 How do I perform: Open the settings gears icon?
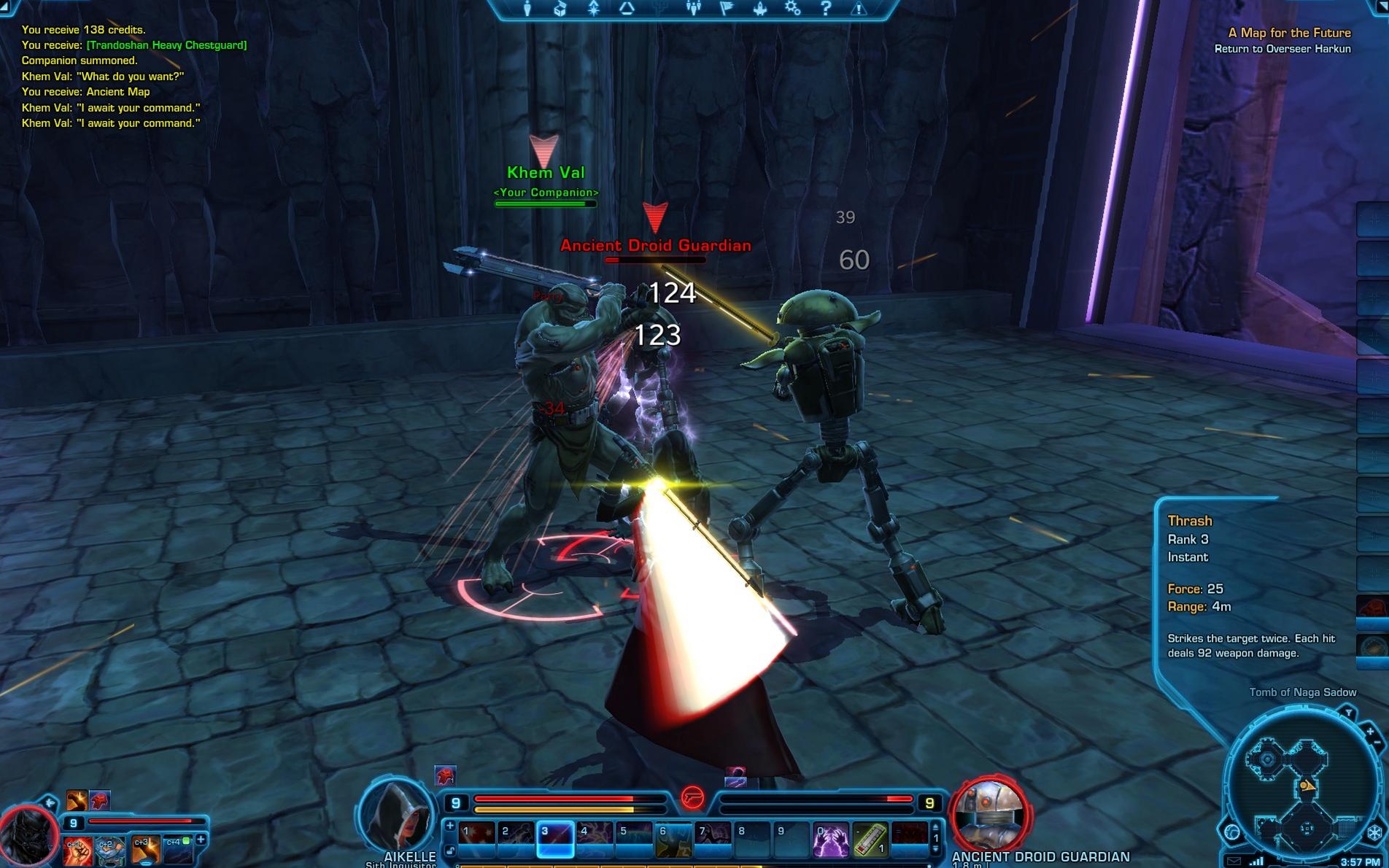point(792,9)
